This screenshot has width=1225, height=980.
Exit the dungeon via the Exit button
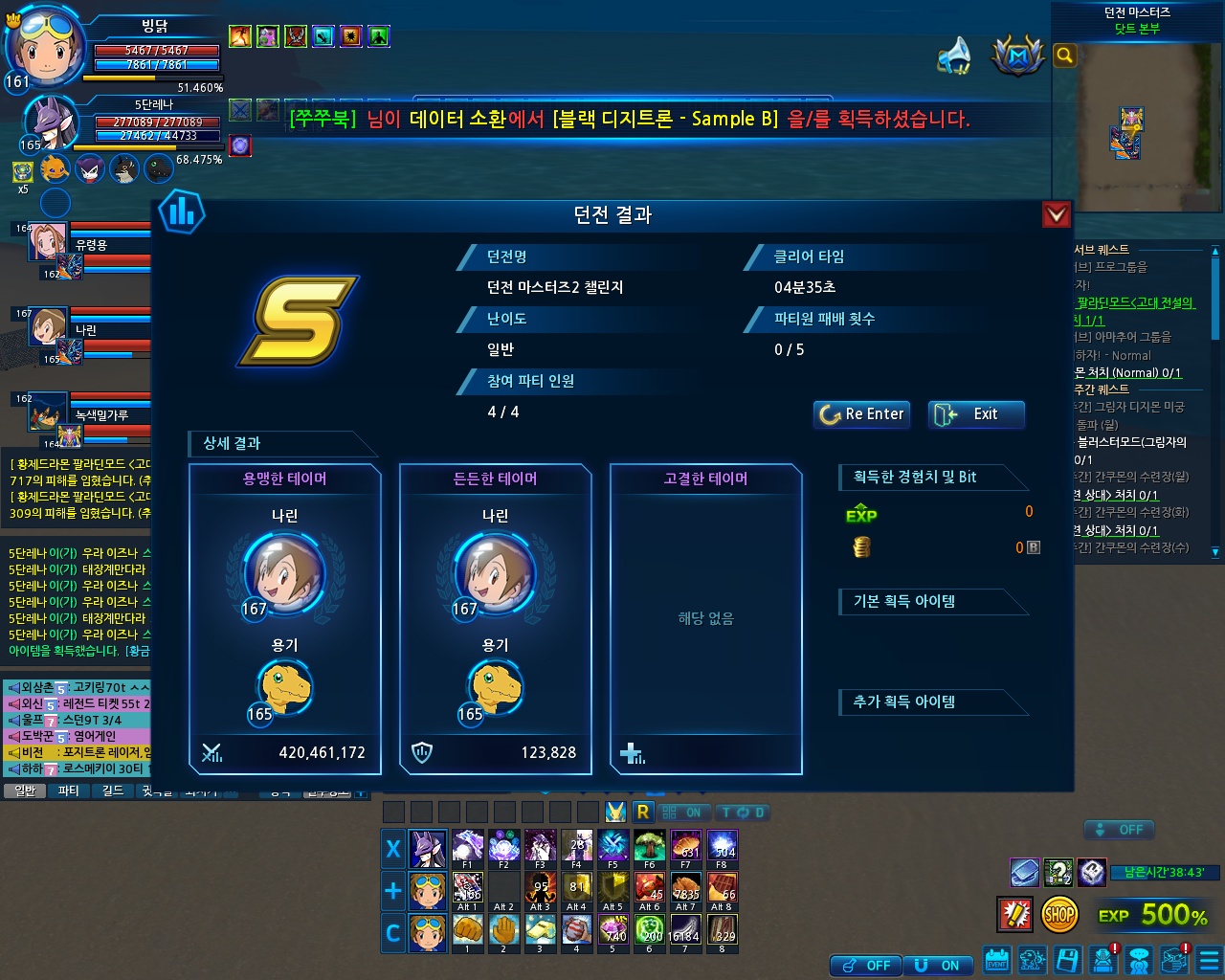[975, 414]
